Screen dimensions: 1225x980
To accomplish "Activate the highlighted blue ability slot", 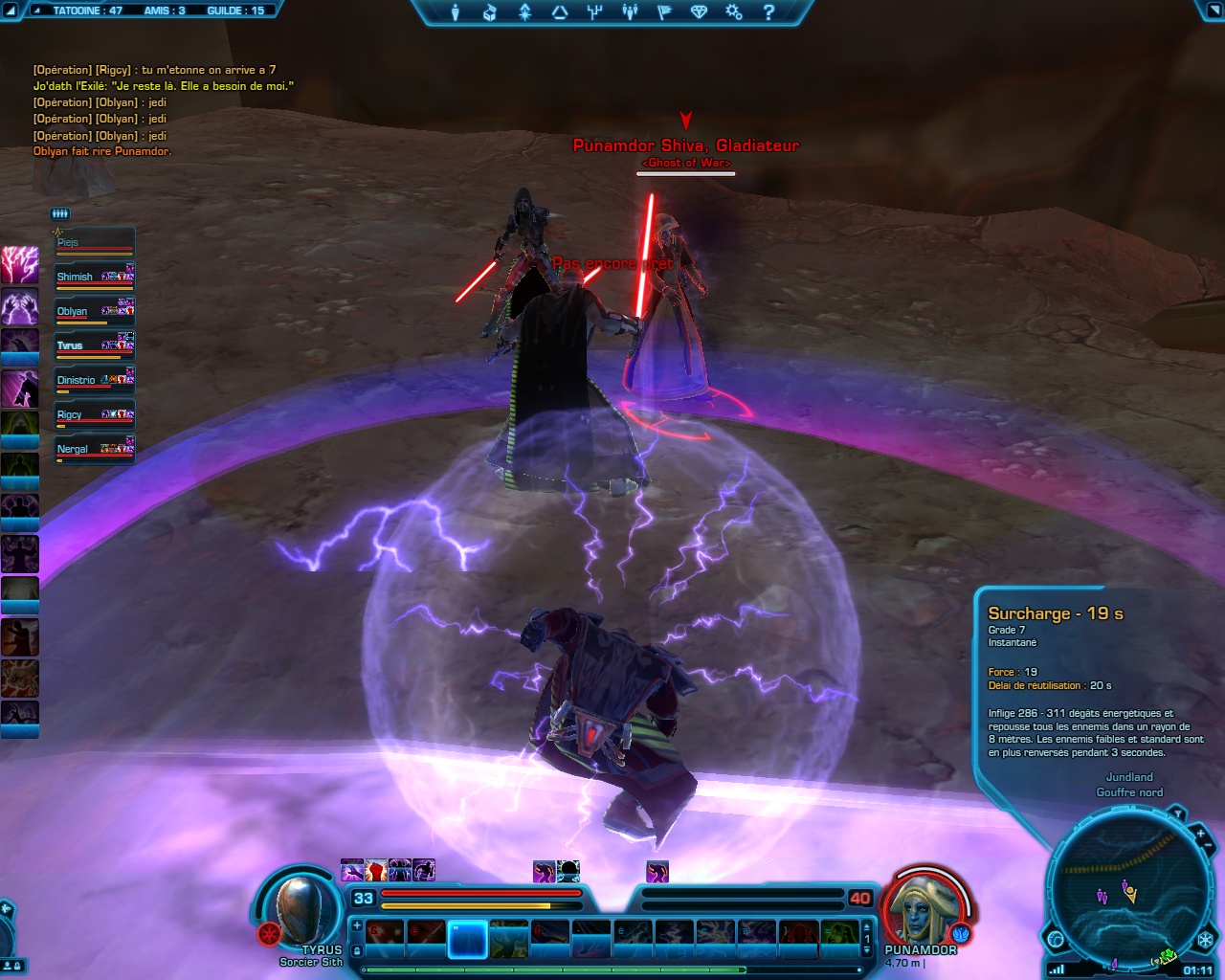I will 468,939.
